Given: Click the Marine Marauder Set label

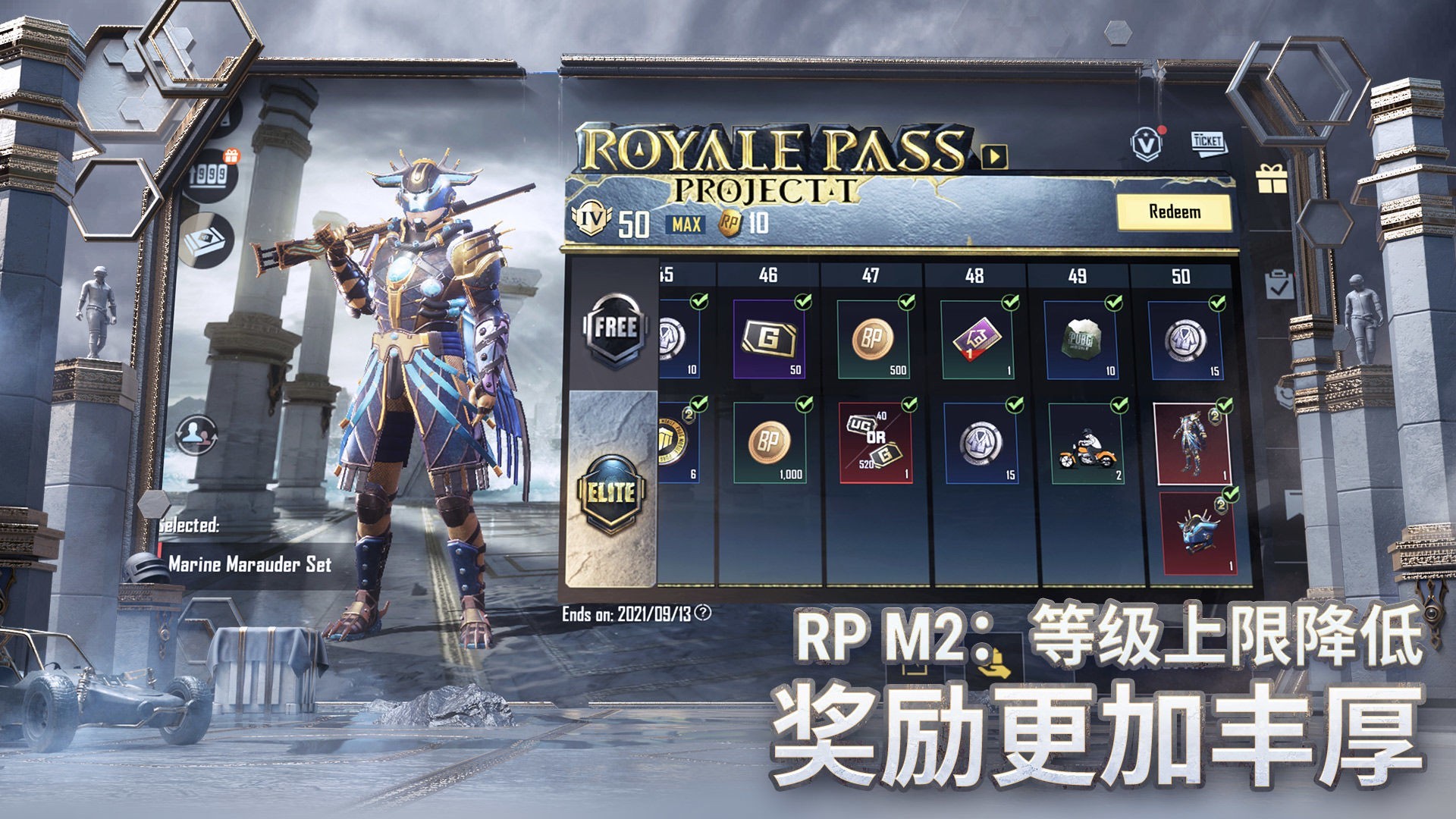Looking at the screenshot, I should coord(250,565).
